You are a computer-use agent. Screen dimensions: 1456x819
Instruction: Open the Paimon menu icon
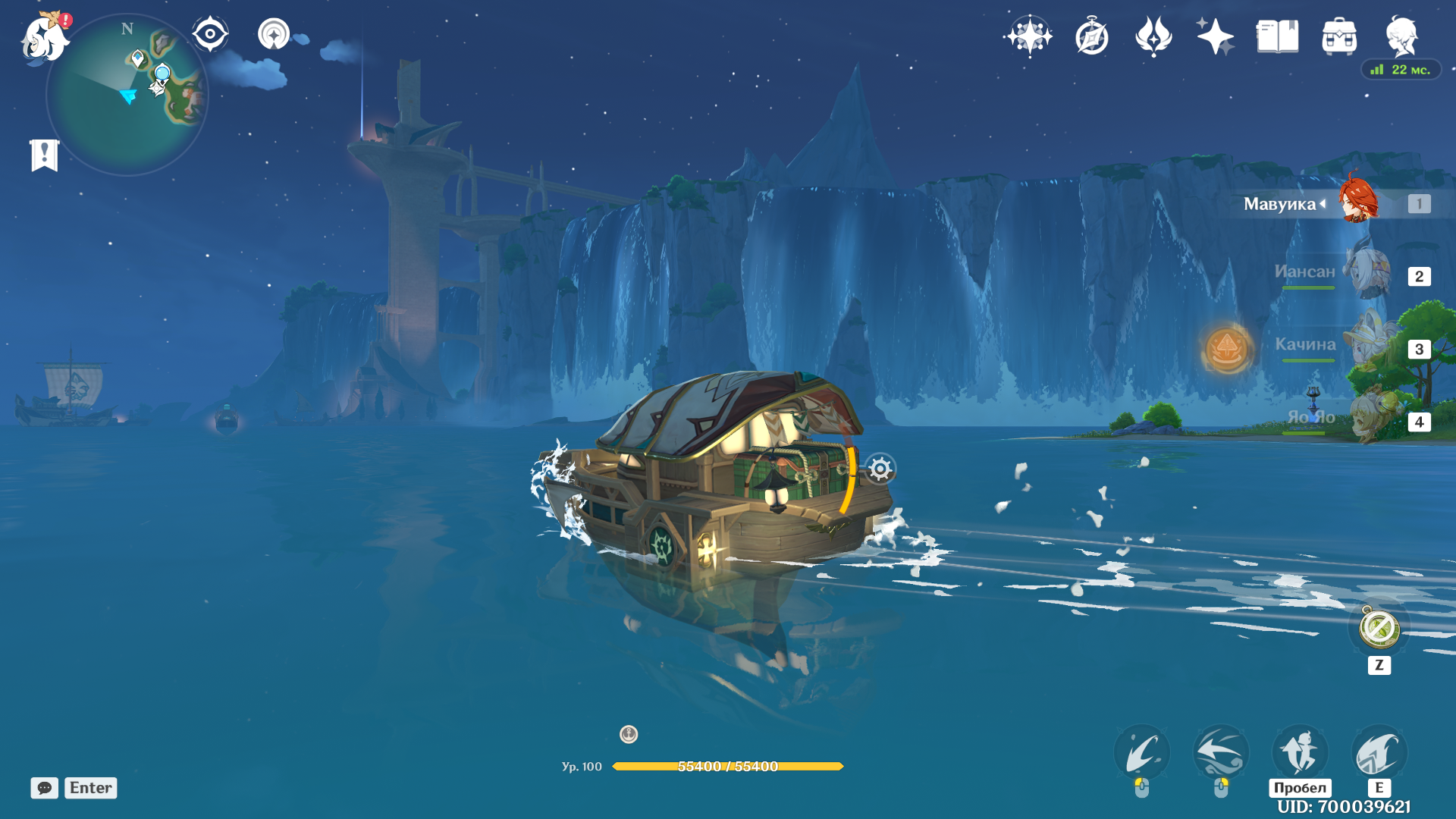(x=44, y=38)
